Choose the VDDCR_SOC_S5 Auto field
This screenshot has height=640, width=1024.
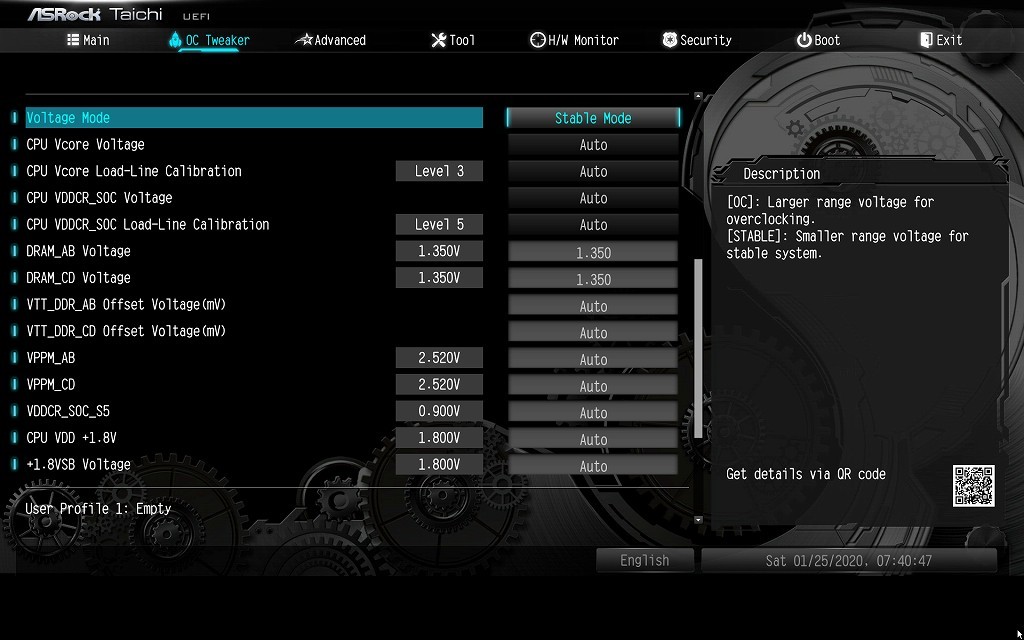pyautogui.click(x=593, y=412)
